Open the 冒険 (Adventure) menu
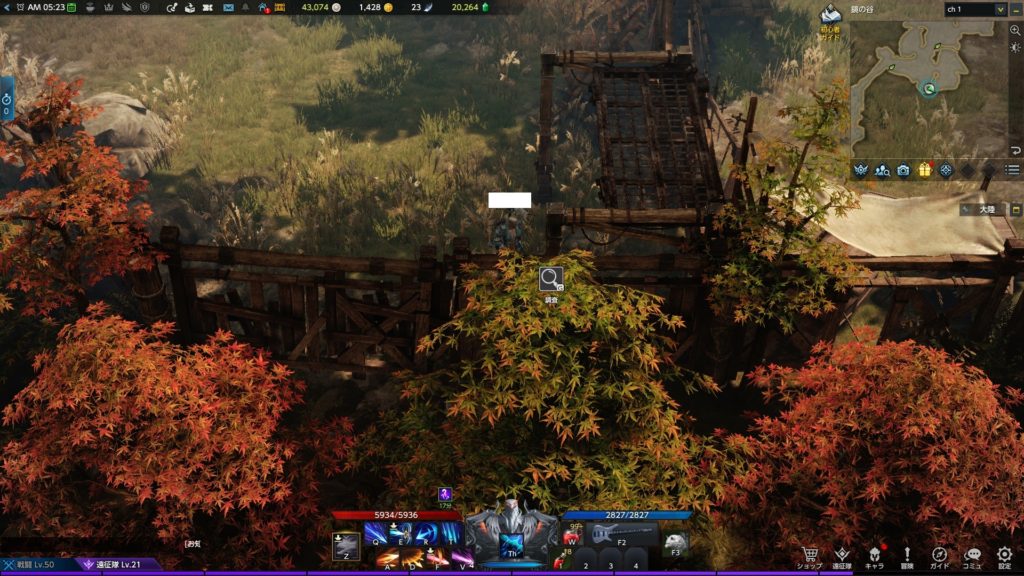1024x576 pixels. coord(907,556)
